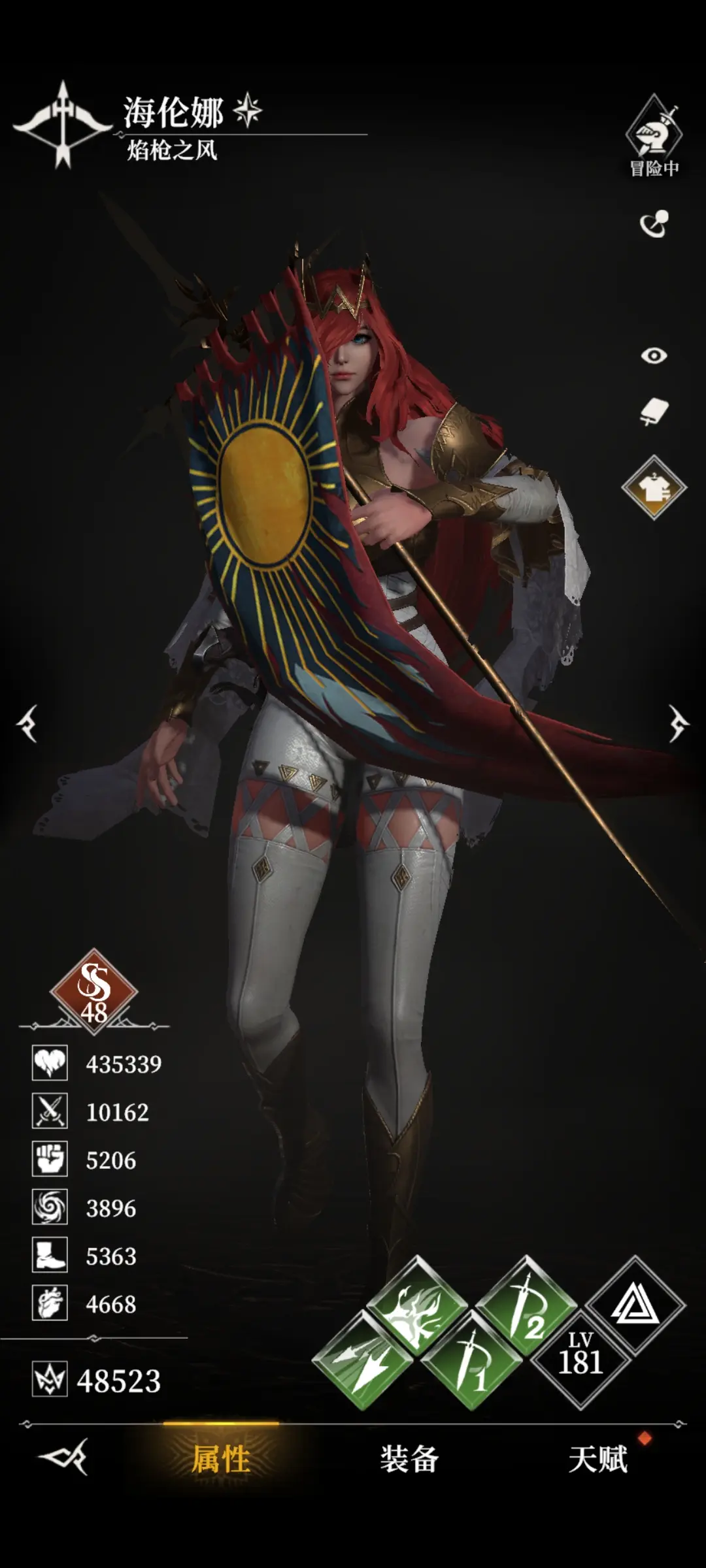The height and width of the screenshot is (1568, 706).
Task: Tap the star emblem beside 海伦娜
Action: [x=248, y=110]
